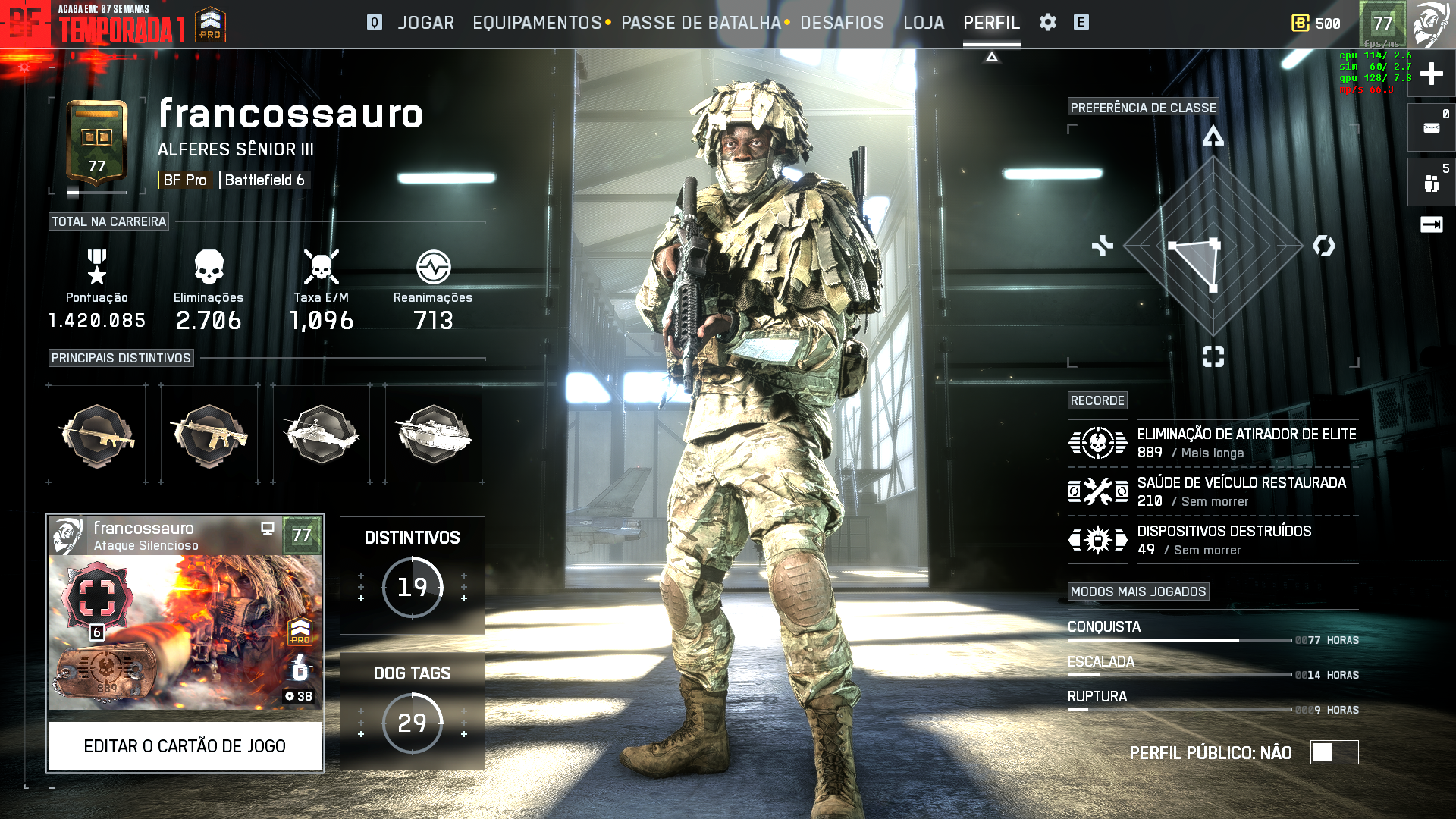The width and height of the screenshot is (1456, 819).
Task: Select the PERFIL tab
Action: (x=991, y=23)
